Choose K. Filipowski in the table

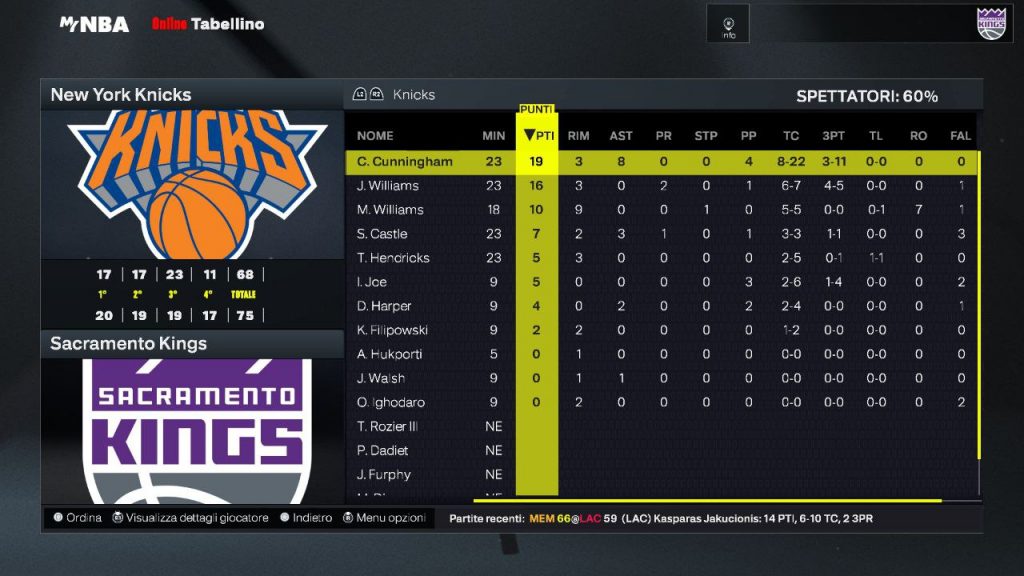(x=391, y=330)
